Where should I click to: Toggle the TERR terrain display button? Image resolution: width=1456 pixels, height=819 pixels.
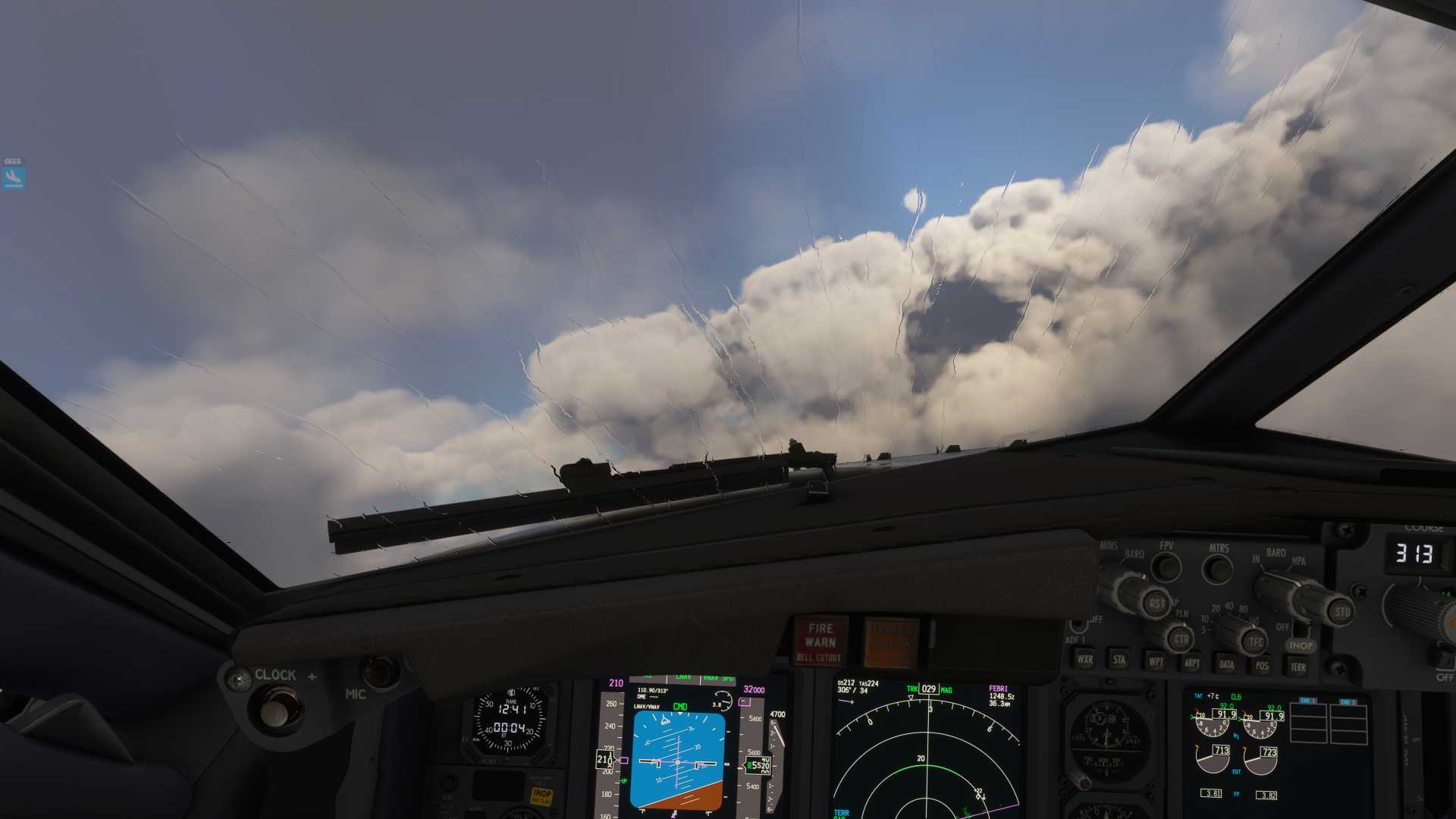click(1298, 667)
